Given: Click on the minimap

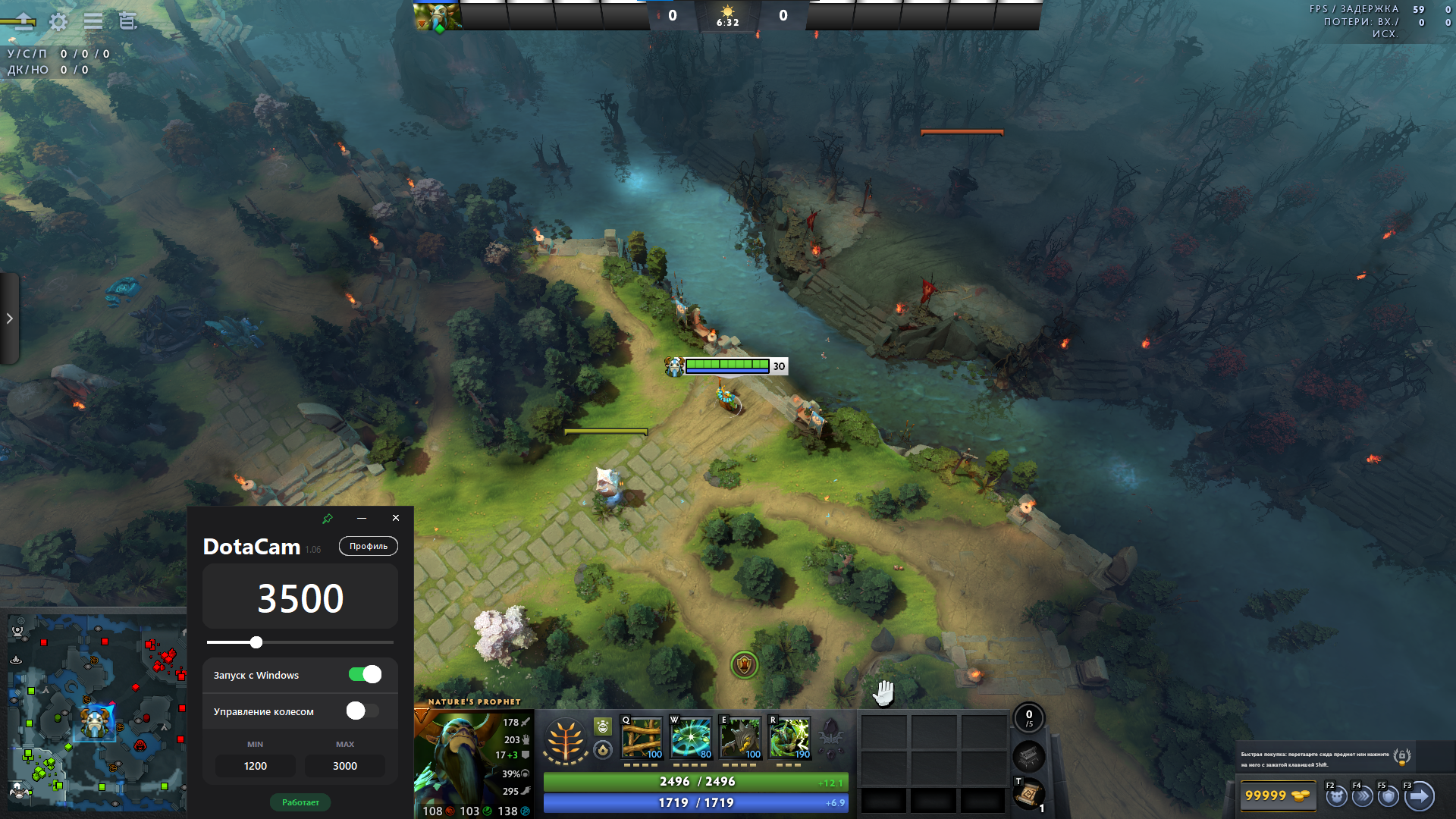Looking at the screenshot, I should tap(95, 713).
